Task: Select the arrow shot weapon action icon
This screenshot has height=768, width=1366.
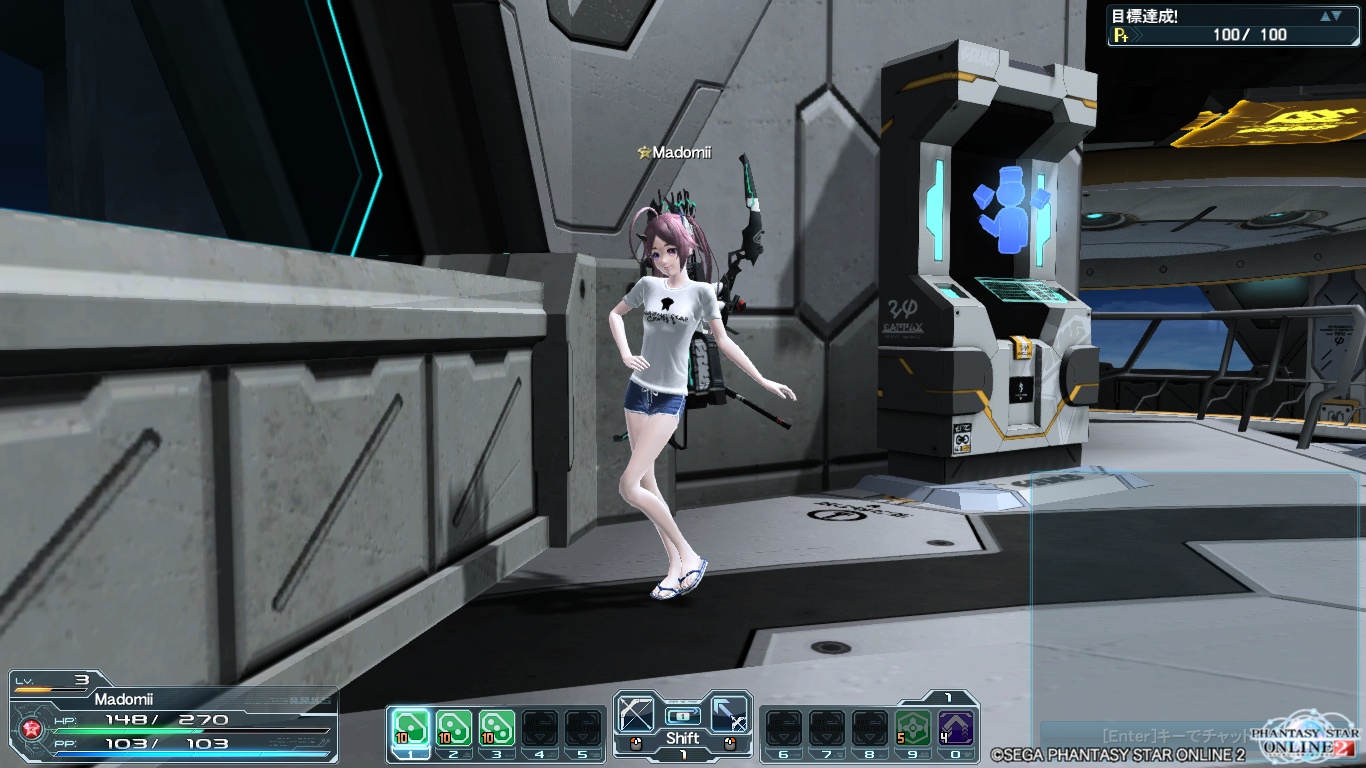Action: [x=730, y=714]
